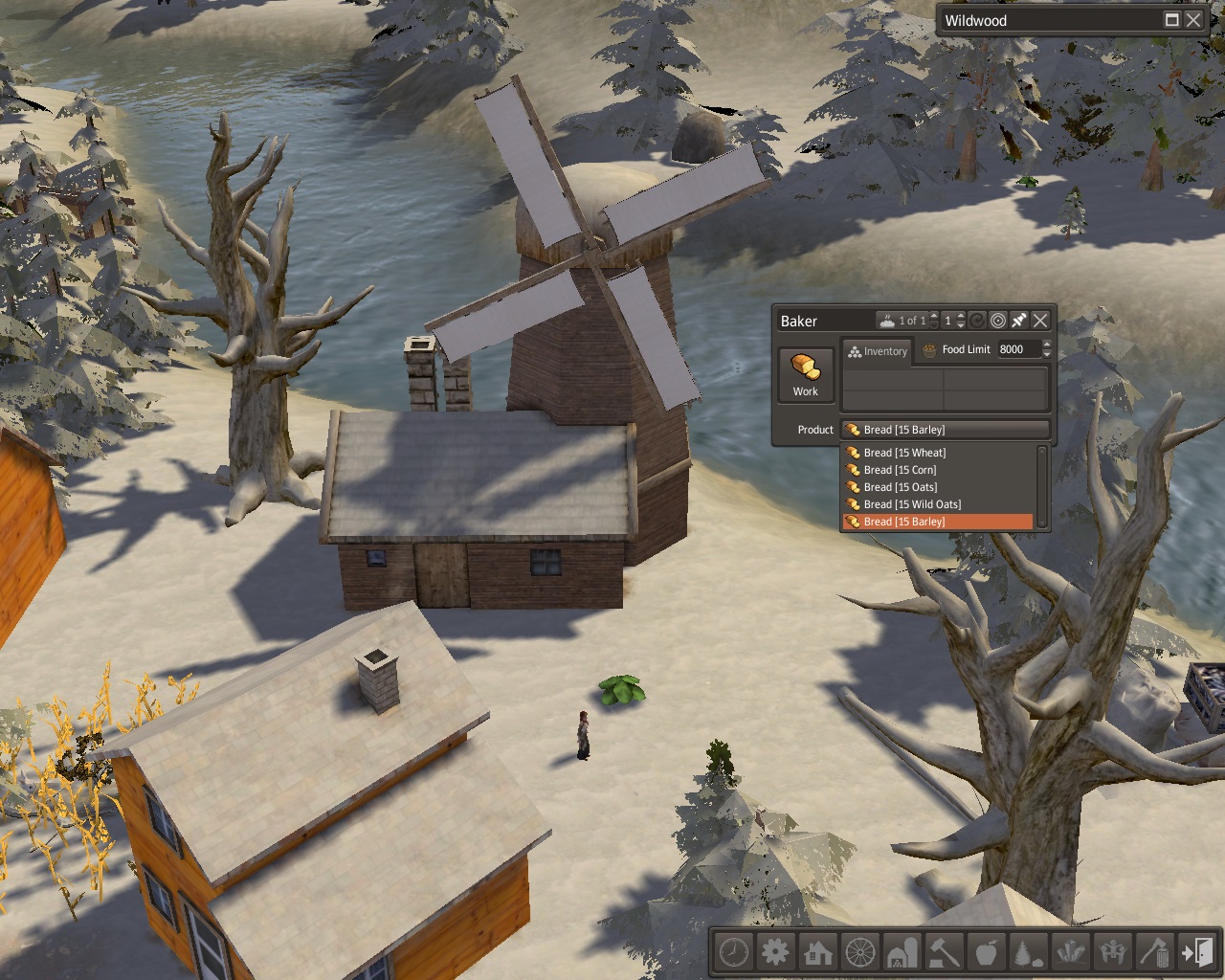This screenshot has width=1225, height=980.
Task: Choose Bread [15 Corn] as the product
Action: point(900,470)
